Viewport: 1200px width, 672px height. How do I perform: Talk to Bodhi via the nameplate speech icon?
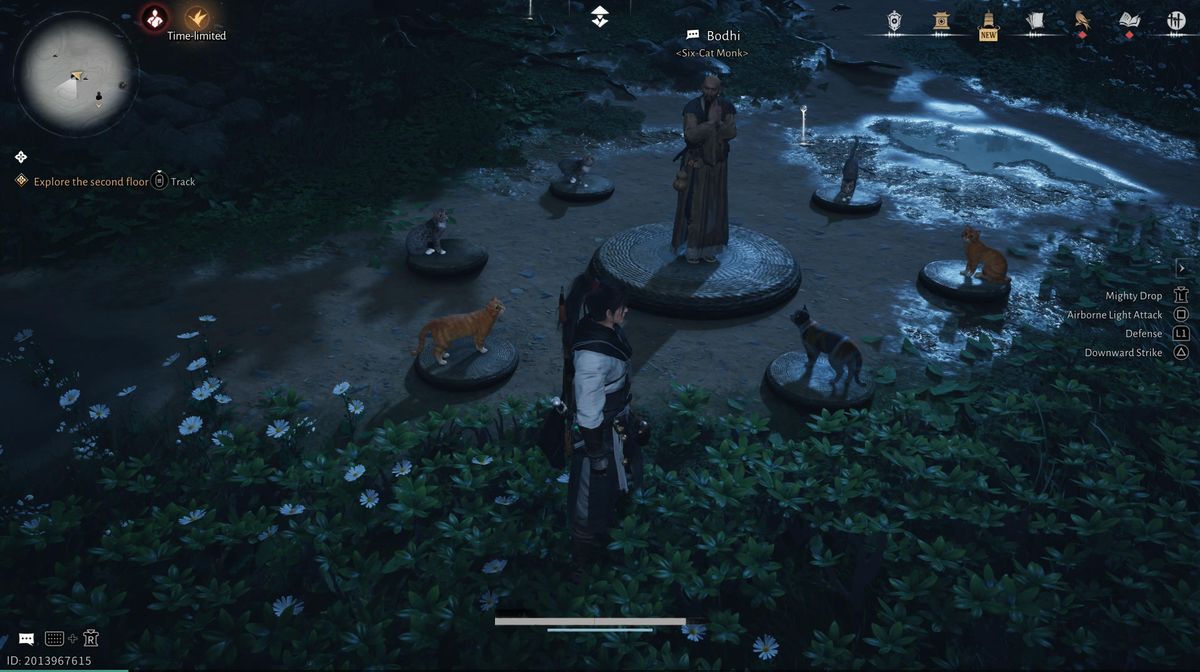(x=692, y=36)
